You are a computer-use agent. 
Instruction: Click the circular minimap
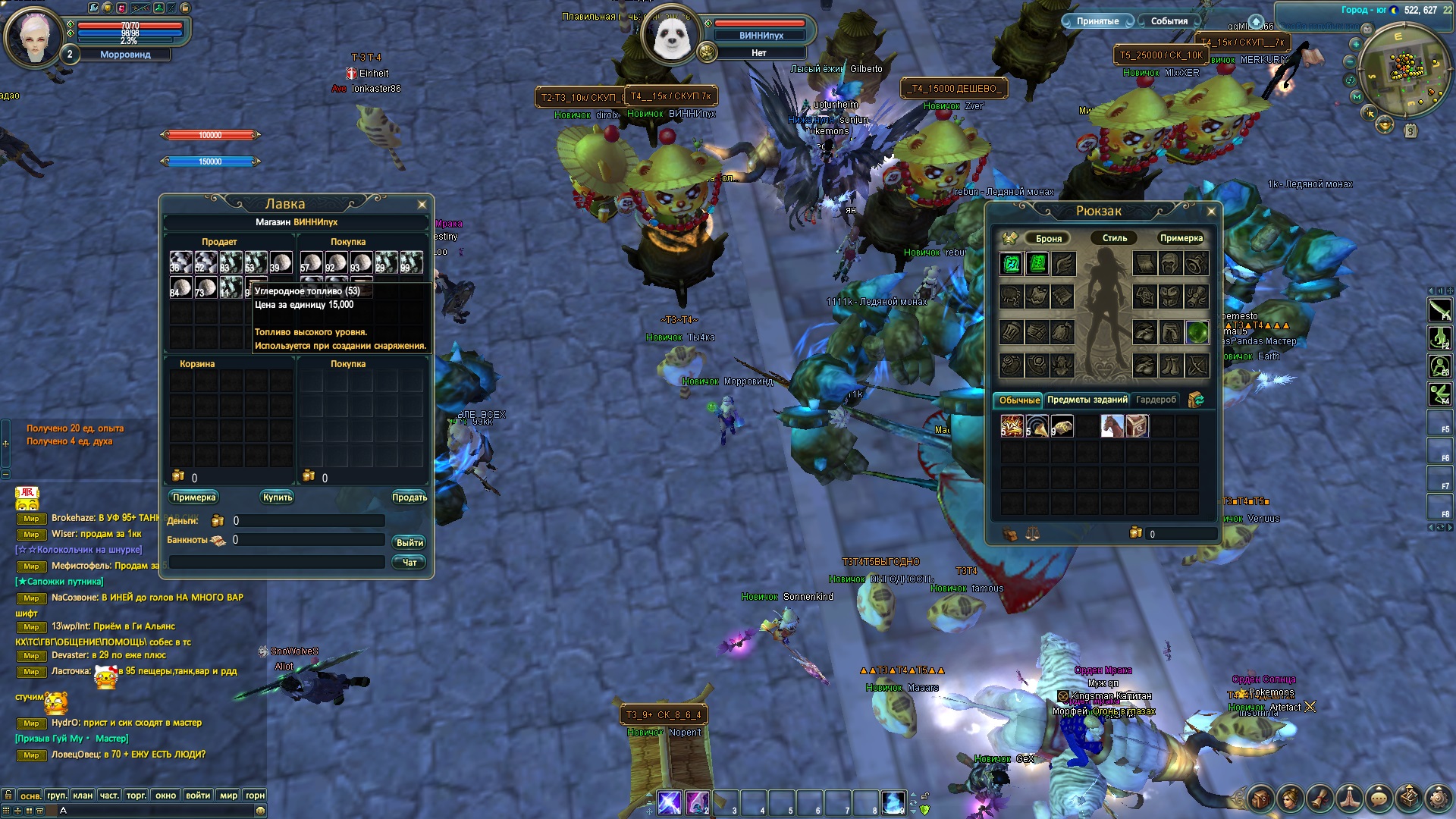click(x=1404, y=70)
